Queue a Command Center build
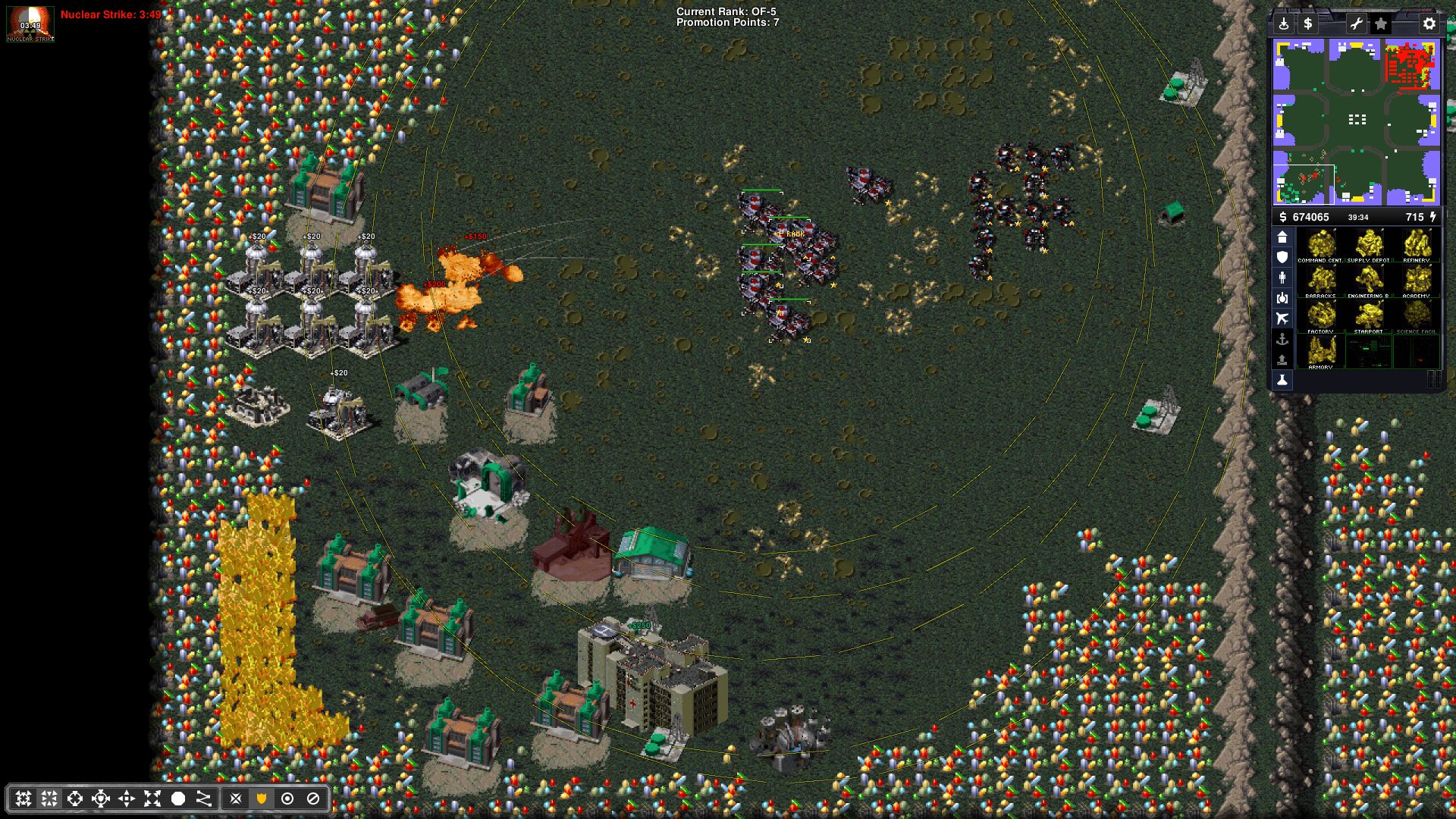 coord(1320,246)
